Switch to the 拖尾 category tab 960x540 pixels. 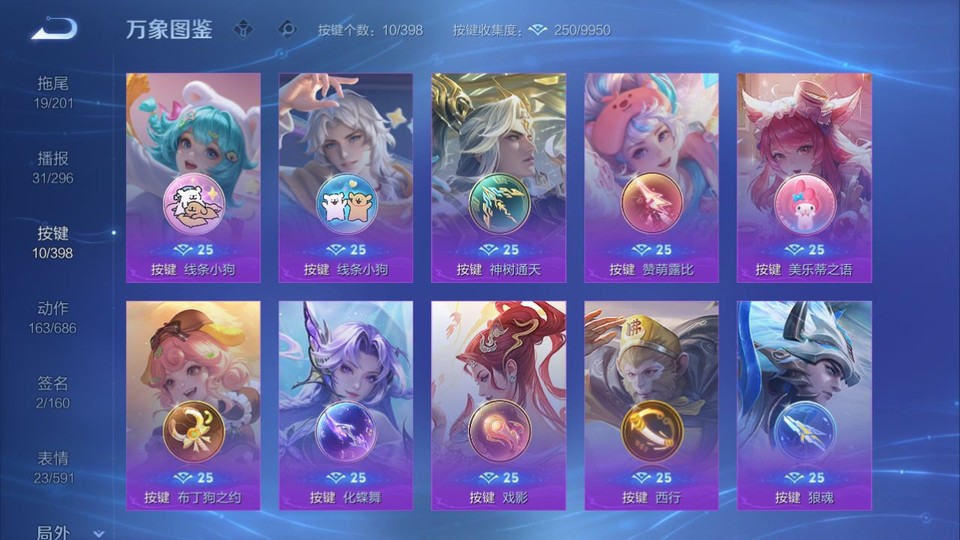53,92
